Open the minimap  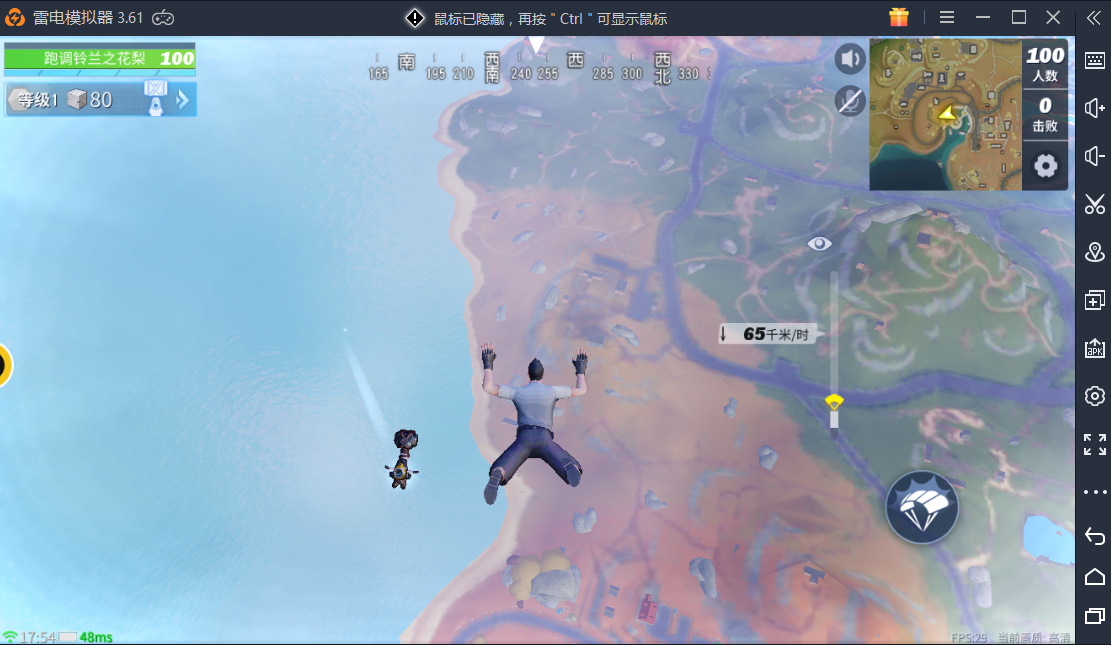click(x=945, y=114)
